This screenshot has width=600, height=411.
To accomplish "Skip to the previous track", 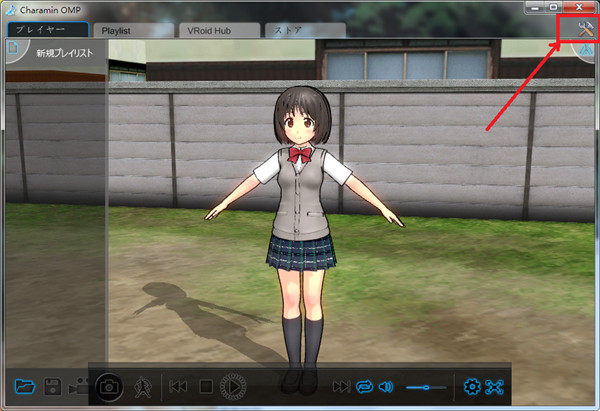I will (x=179, y=386).
